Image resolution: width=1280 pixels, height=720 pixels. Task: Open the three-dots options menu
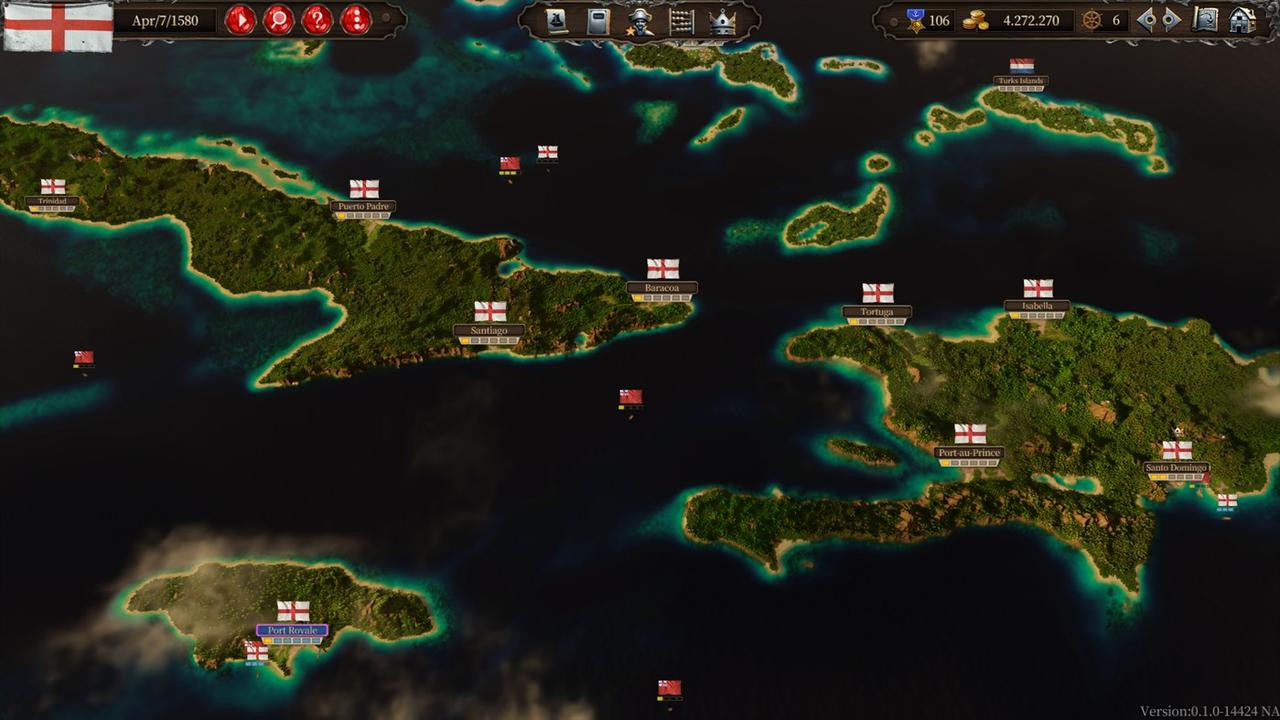tap(356, 20)
